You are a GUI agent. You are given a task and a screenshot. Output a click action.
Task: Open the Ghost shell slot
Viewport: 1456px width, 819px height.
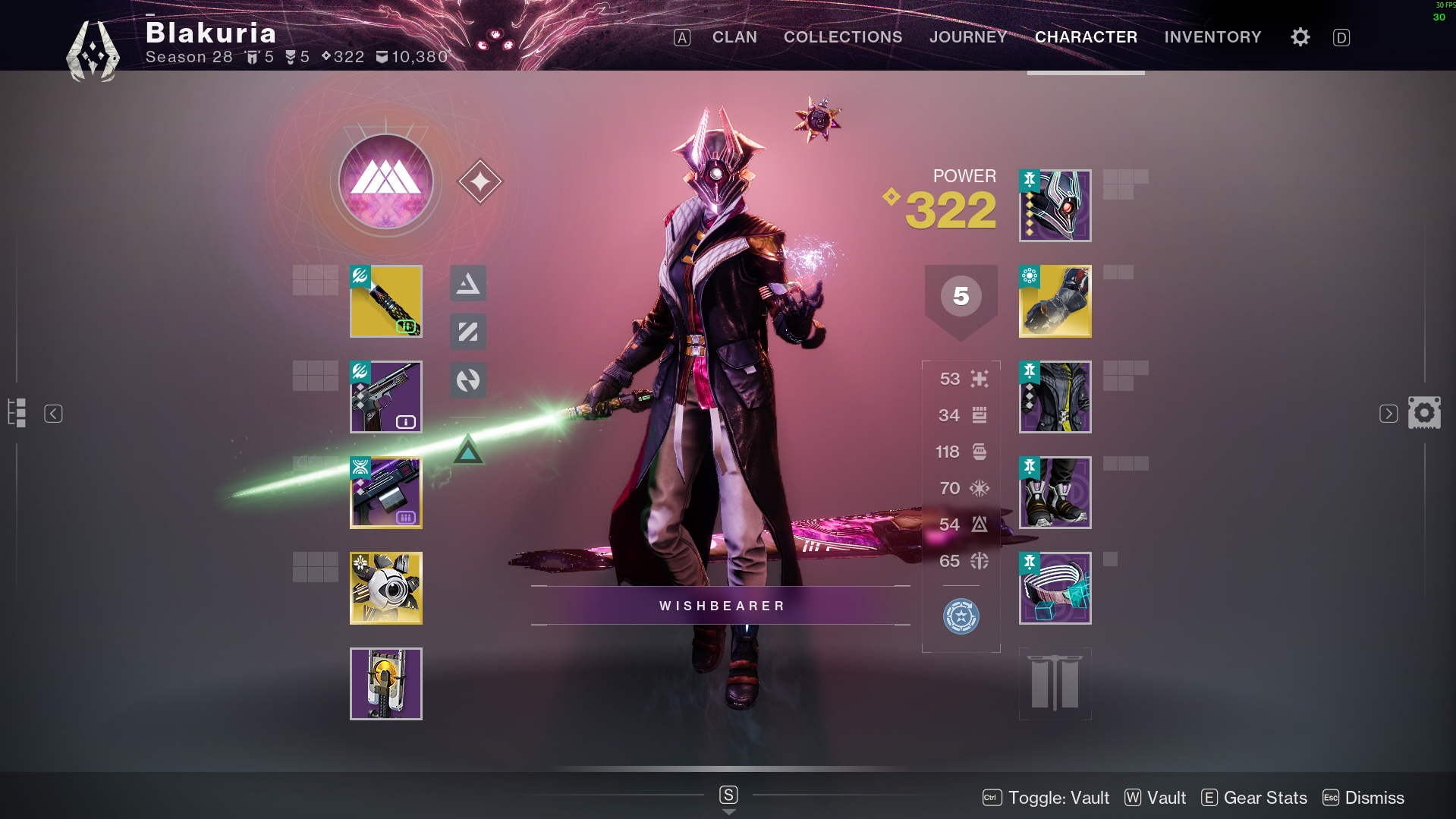[385, 588]
